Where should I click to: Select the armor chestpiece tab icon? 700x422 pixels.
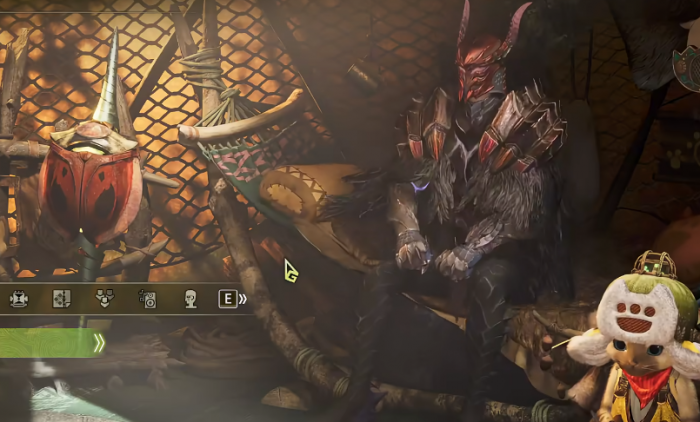pyautogui.click(x=19, y=299)
